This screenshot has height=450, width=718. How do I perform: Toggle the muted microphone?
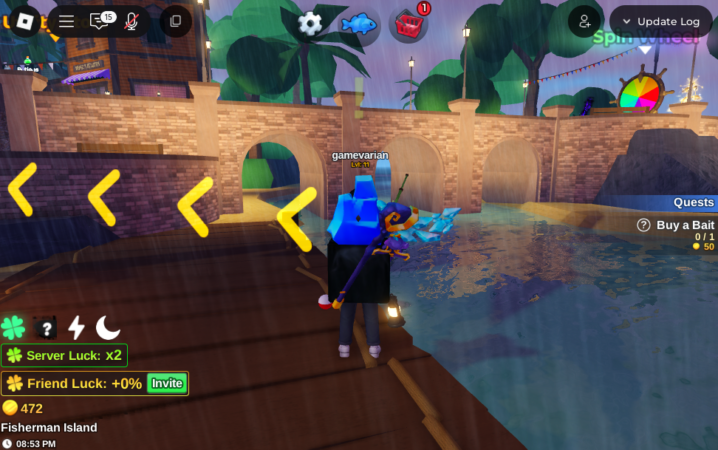(x=131, y=21)
